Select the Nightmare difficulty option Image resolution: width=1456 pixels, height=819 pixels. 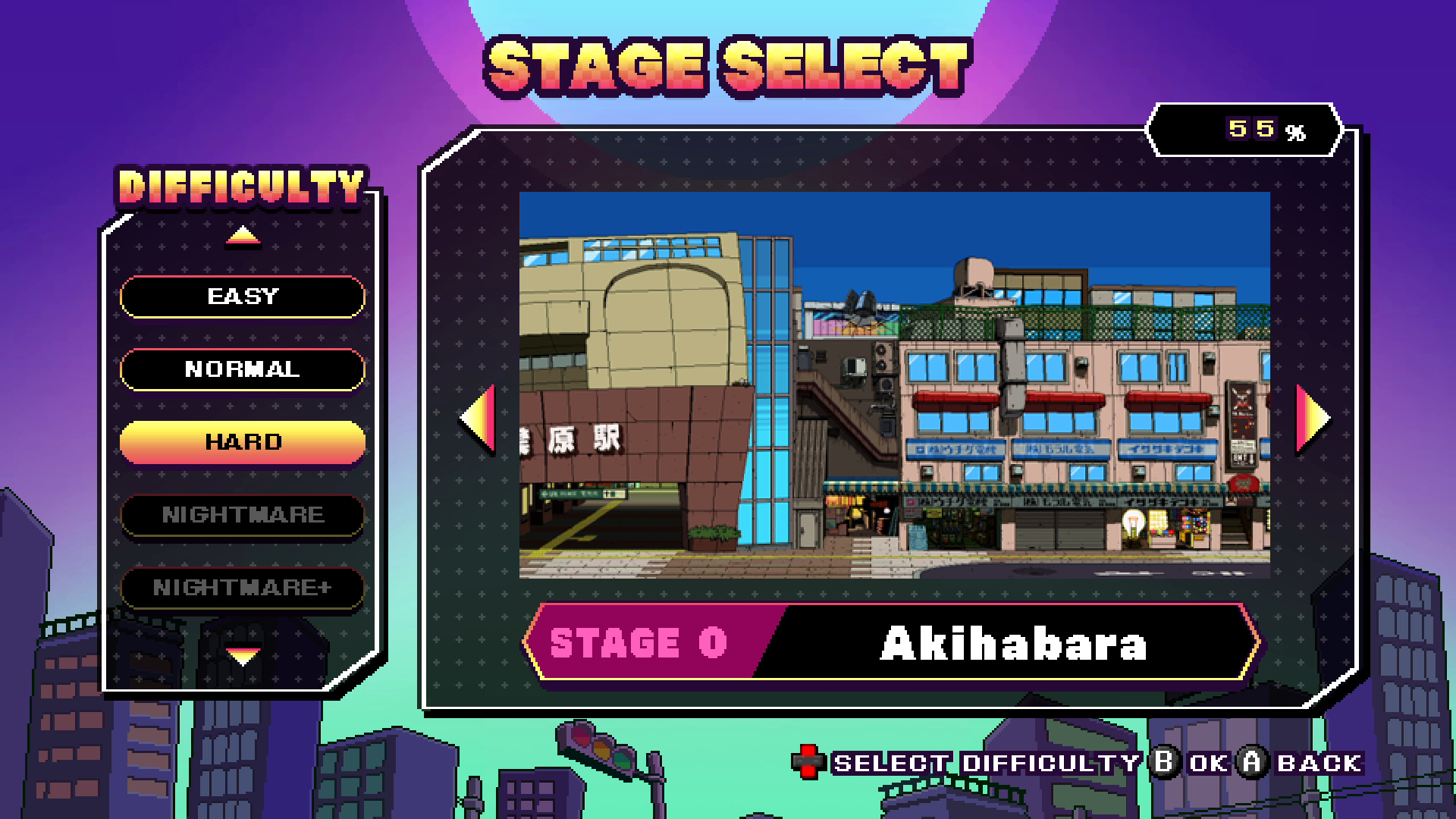[x=243, y=515]
